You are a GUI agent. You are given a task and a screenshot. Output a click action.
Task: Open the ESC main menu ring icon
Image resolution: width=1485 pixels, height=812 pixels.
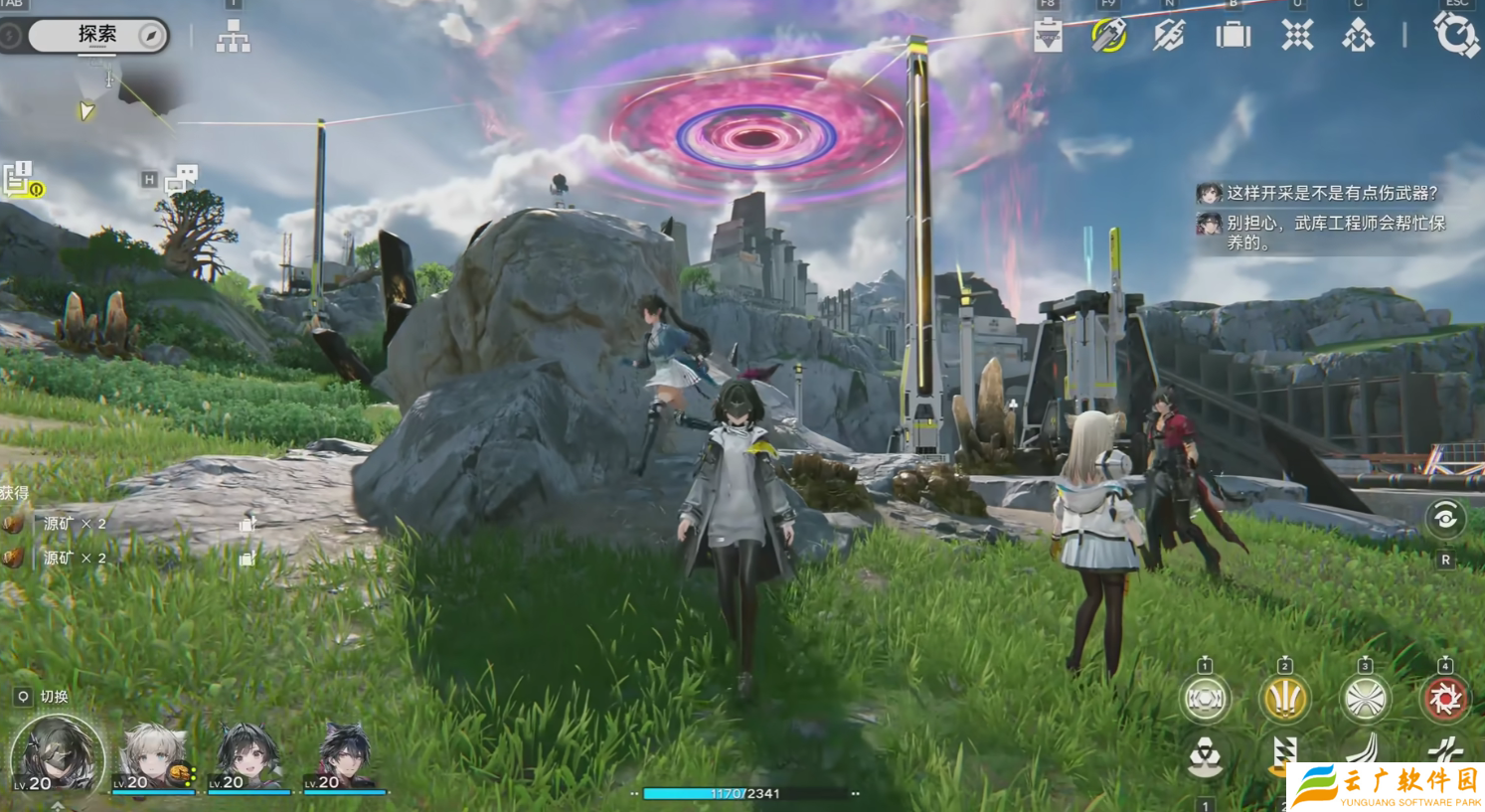(x=1456, y=36)
